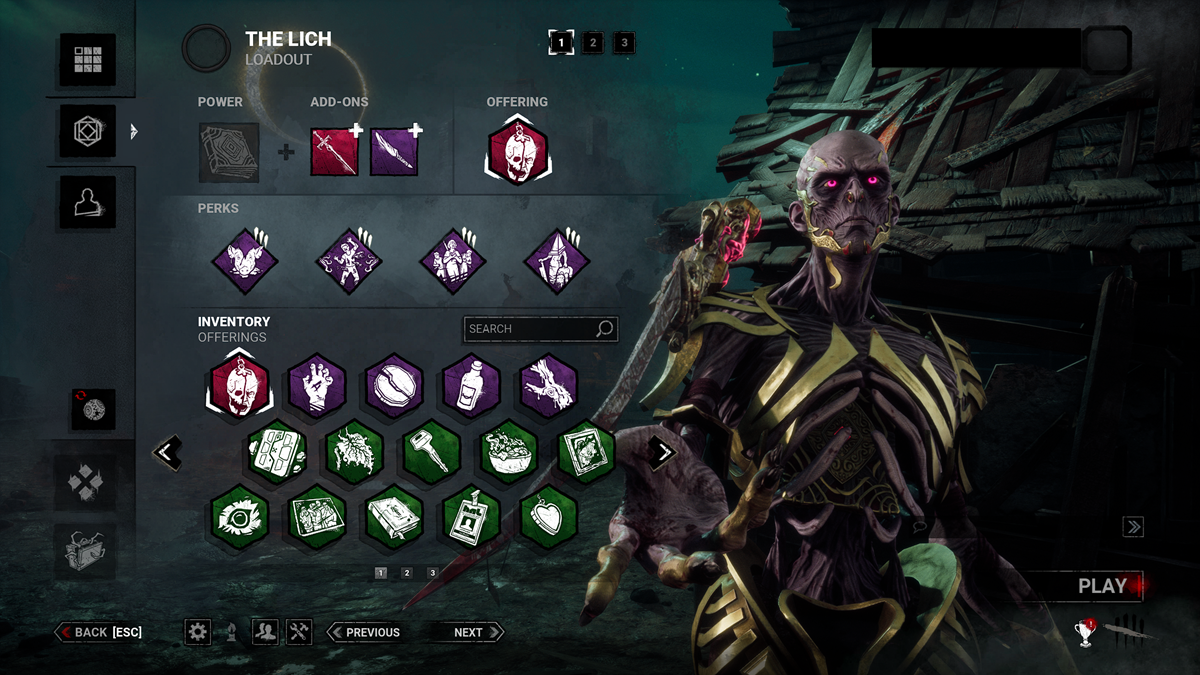This screenshot has height=675, width=1200.
Task: Choose the green heart locket offering
Action: tap(549, 517)
